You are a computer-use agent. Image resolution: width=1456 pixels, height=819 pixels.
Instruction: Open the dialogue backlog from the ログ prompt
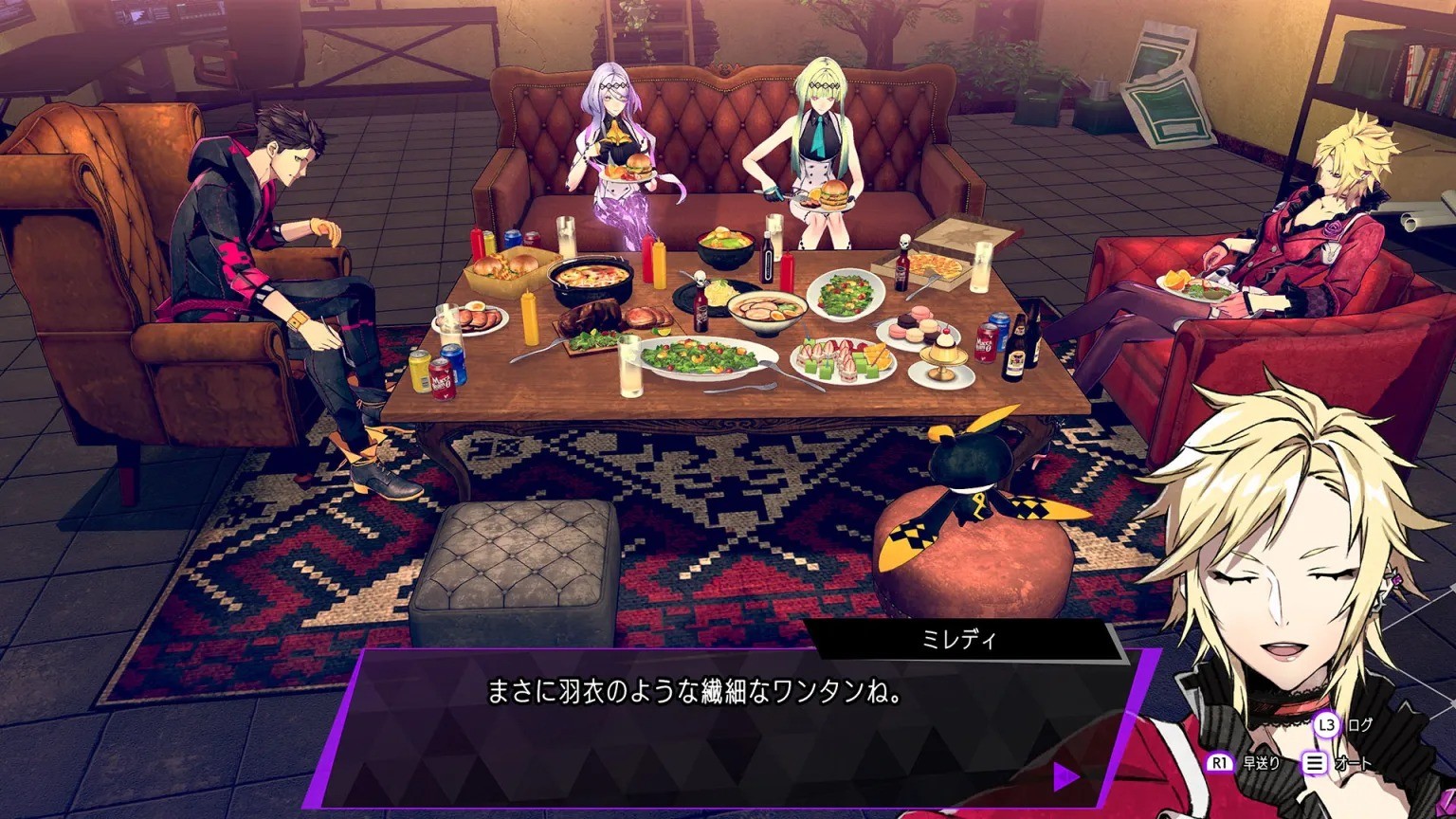(x=1326, y=724)
